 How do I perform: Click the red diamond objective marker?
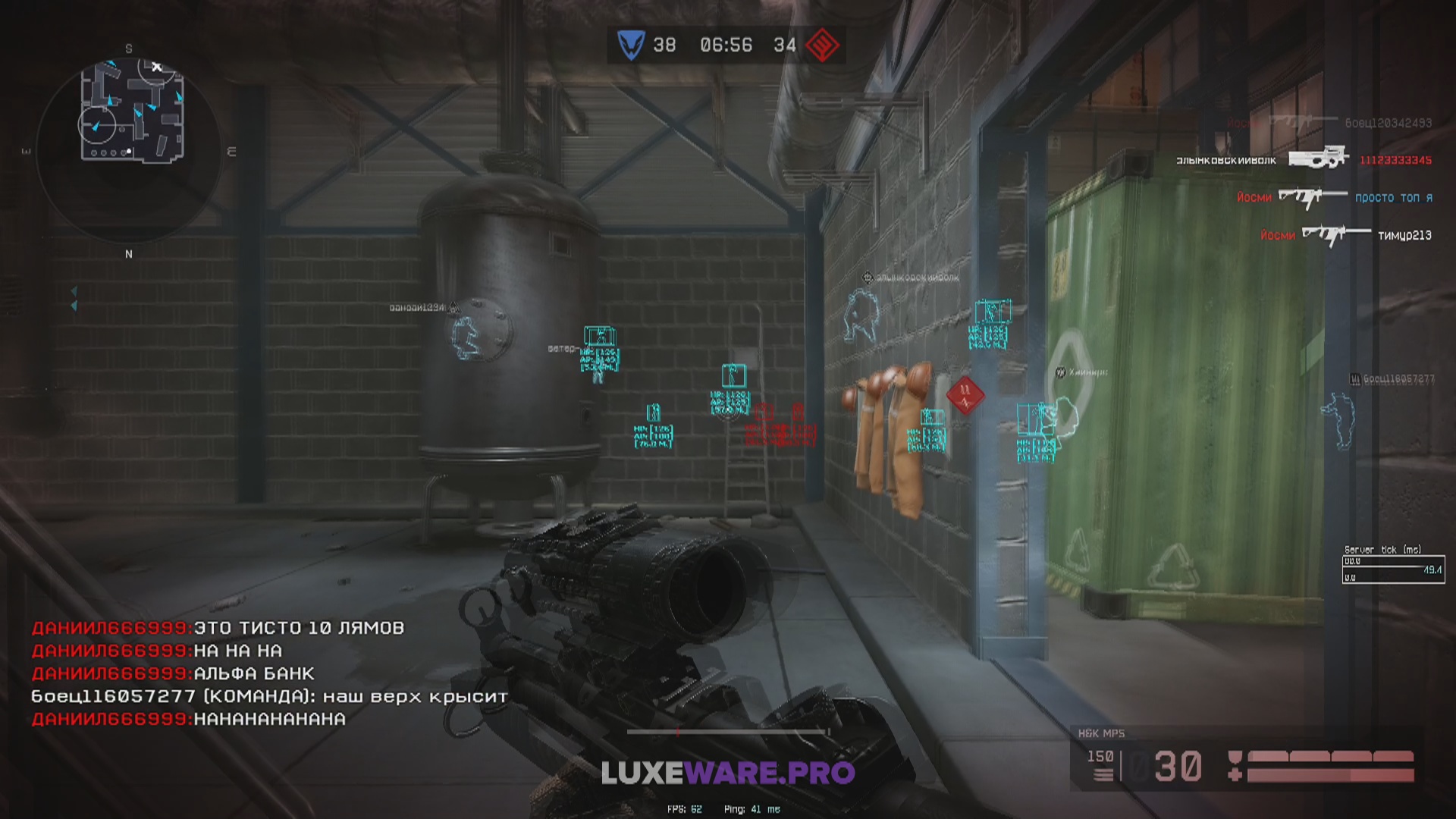(965, 394)
